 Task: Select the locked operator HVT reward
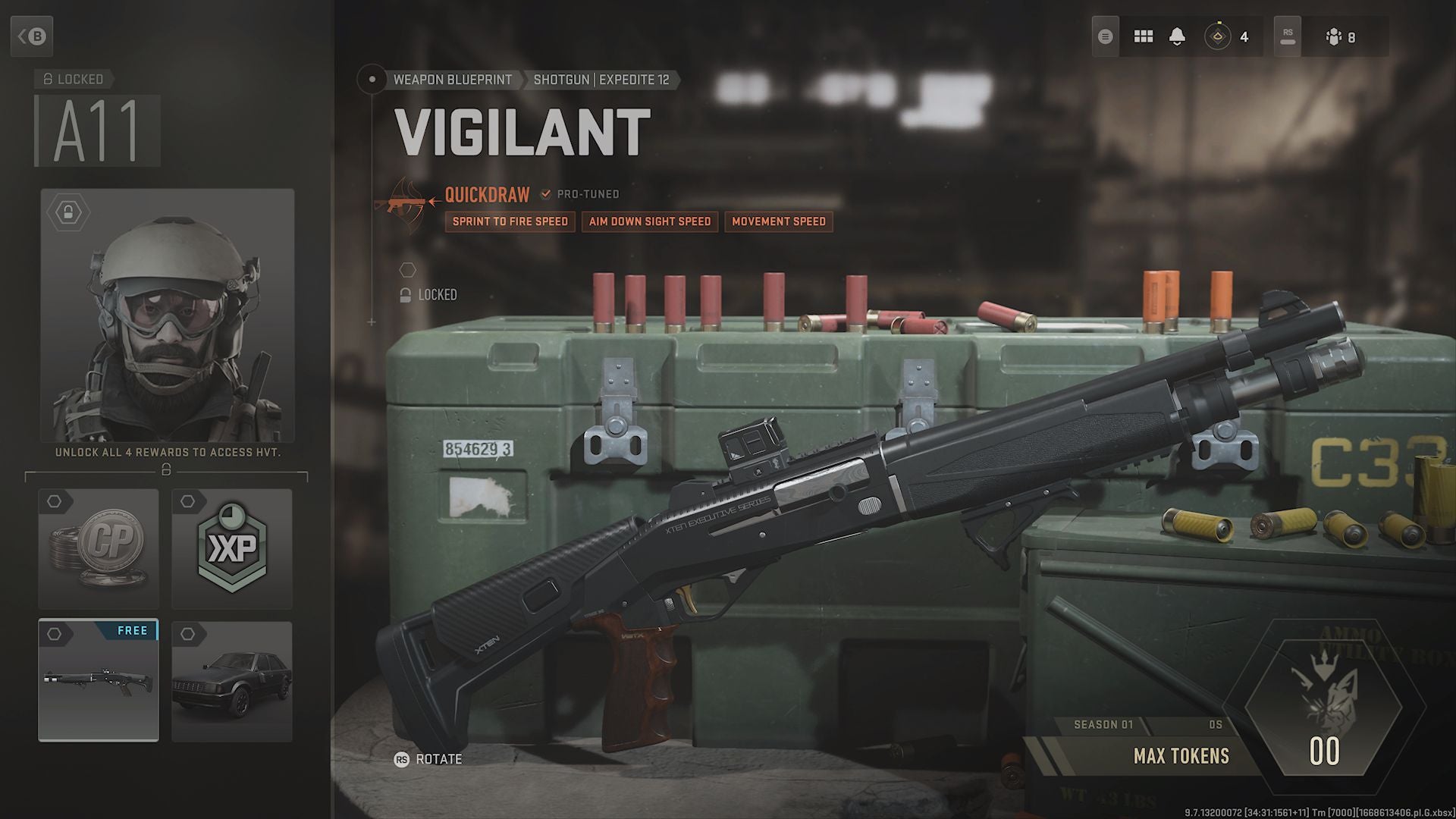(x=167, y=315)
